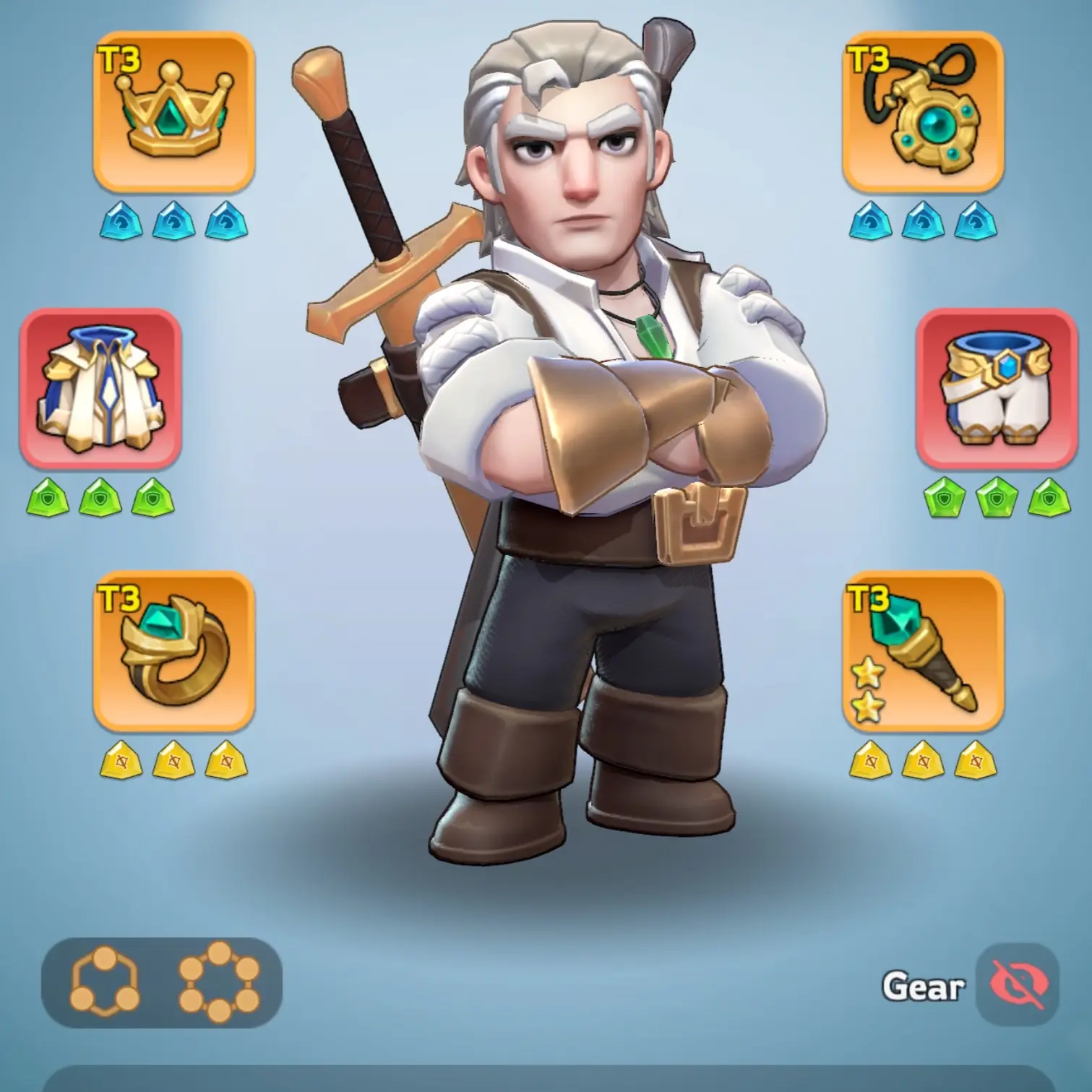Select the T3 gold crown equipment slot
Viewport: 1092px width, 1092px height.
[x=173, y=111]
